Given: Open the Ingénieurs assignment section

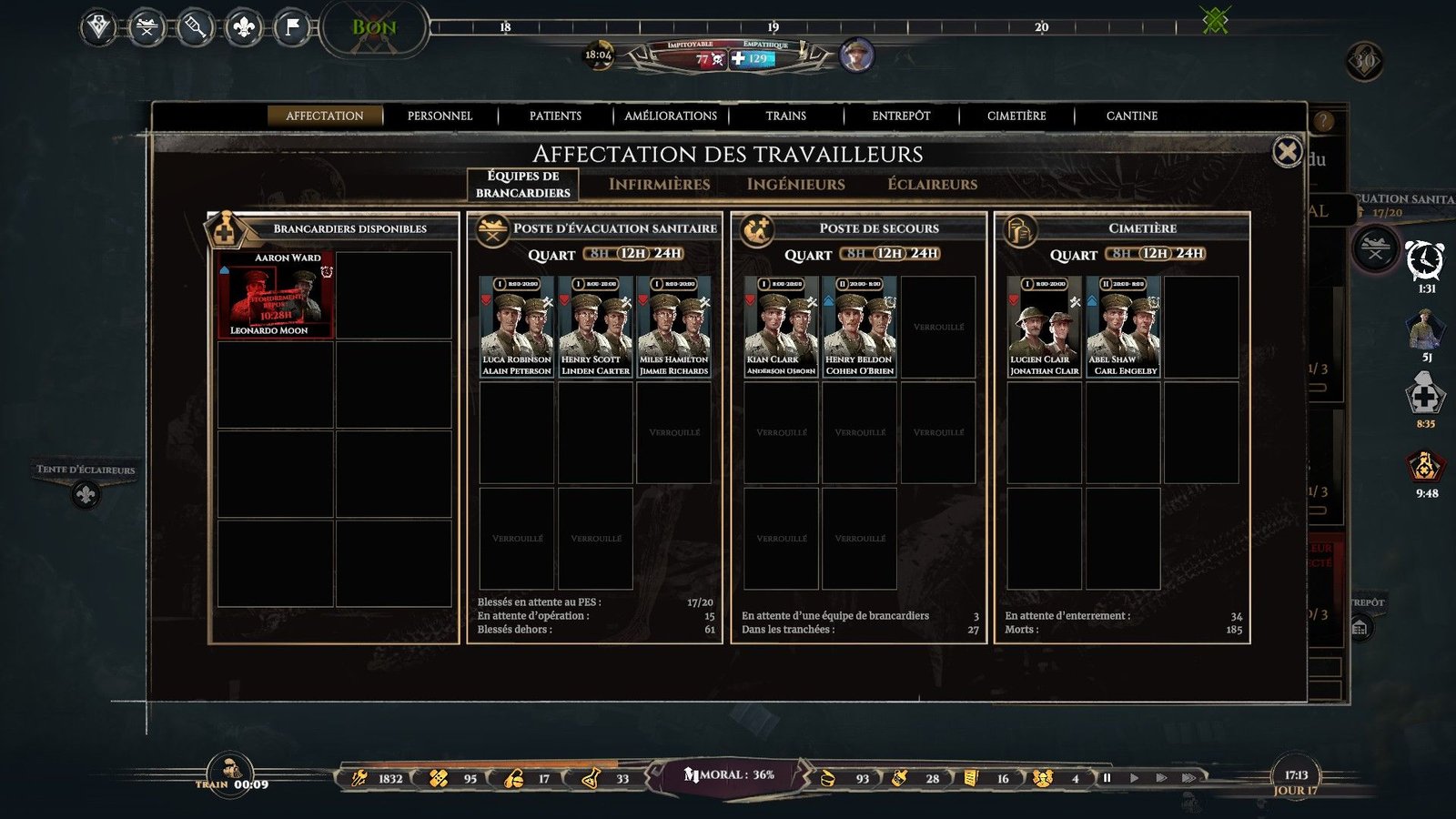Looking at the screenshot, I should 795,184.
